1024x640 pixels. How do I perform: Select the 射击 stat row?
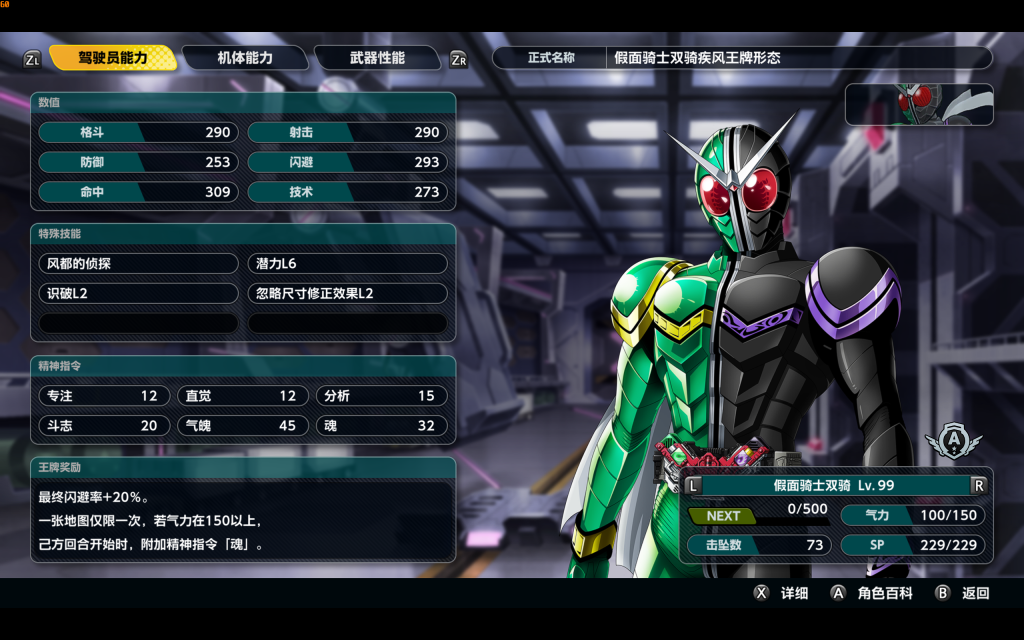click(347, 132)
